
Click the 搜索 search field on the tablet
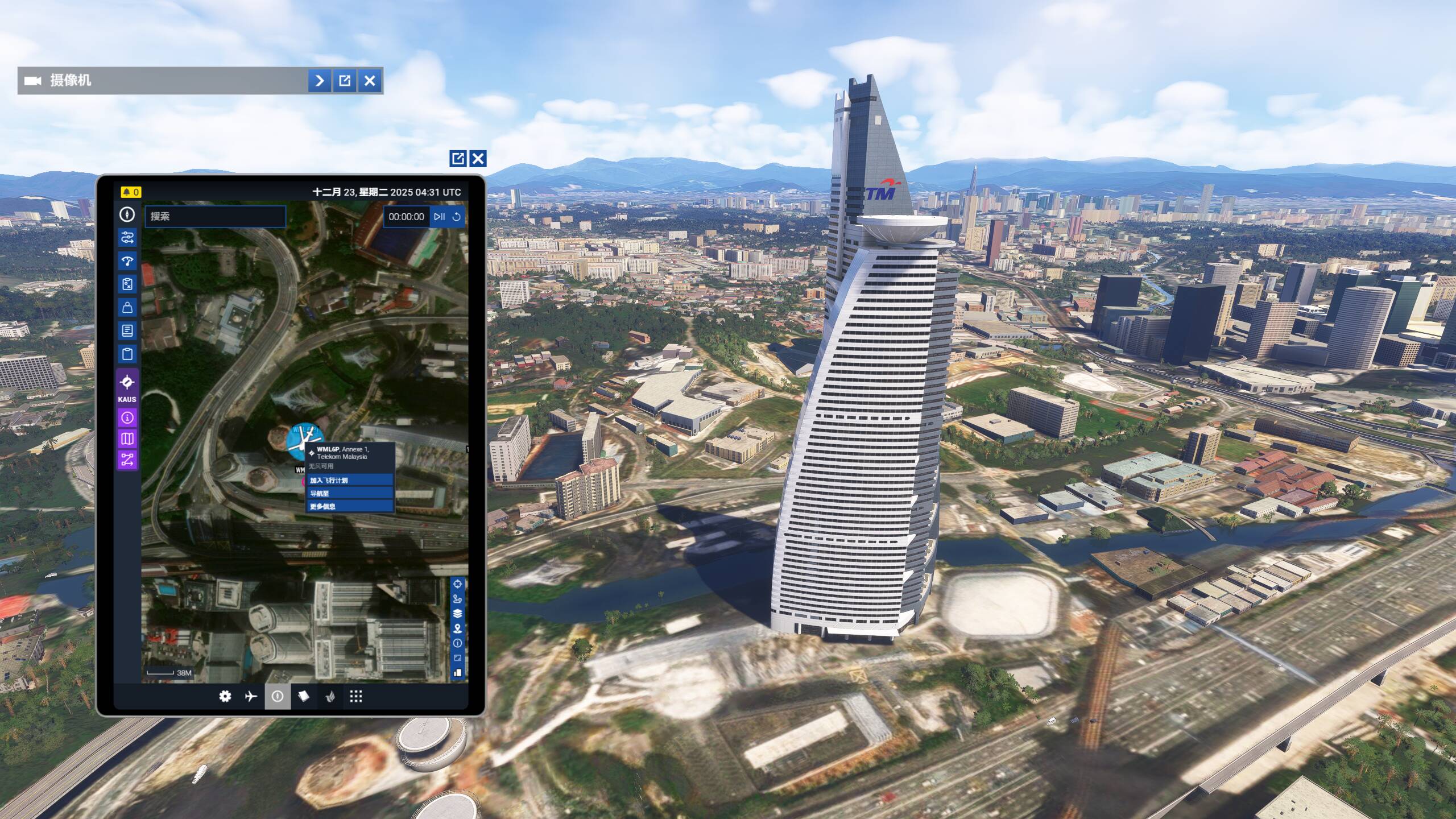point(215,217)
